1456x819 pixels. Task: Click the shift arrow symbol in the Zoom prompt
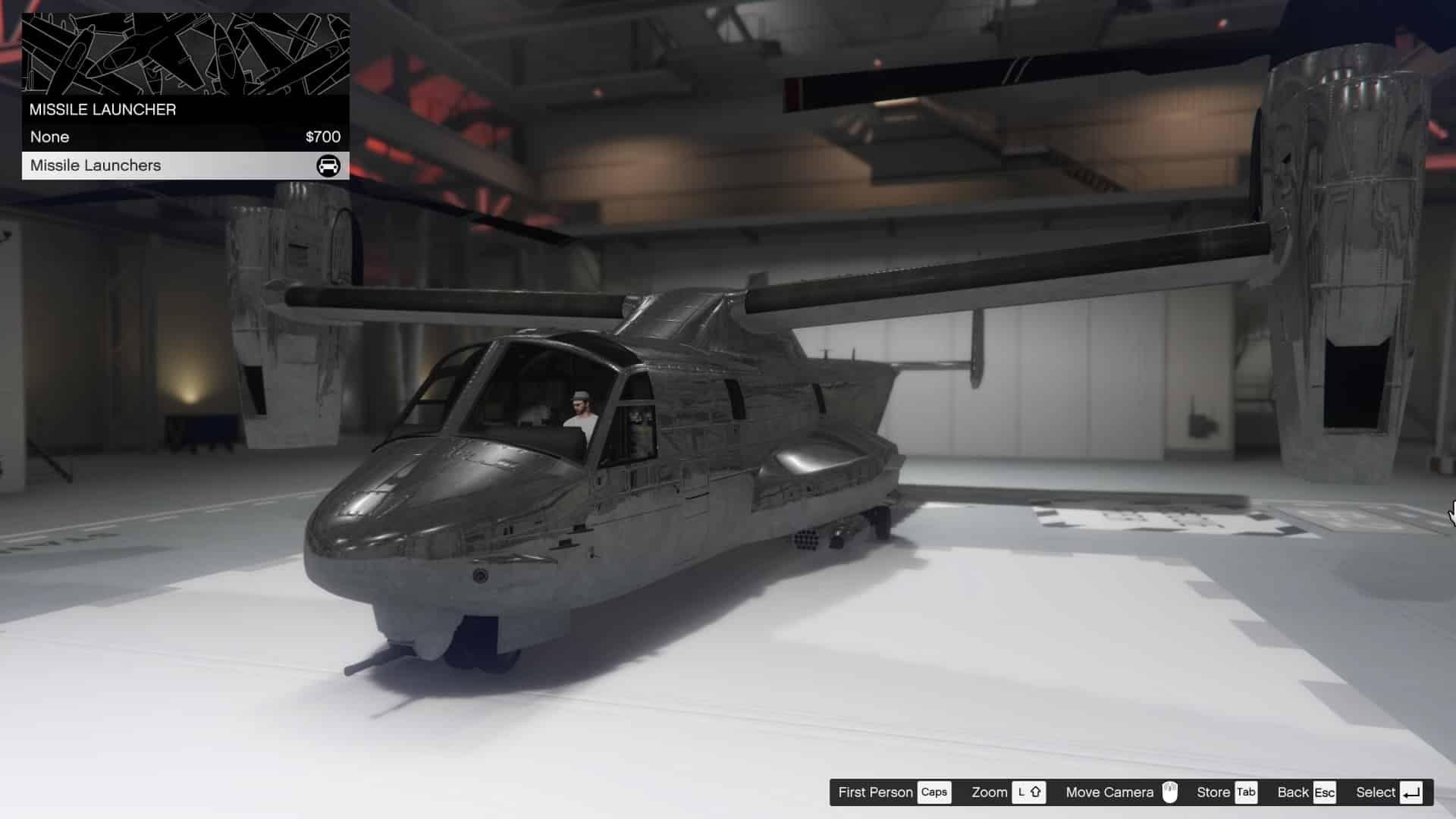point(1034,792)
